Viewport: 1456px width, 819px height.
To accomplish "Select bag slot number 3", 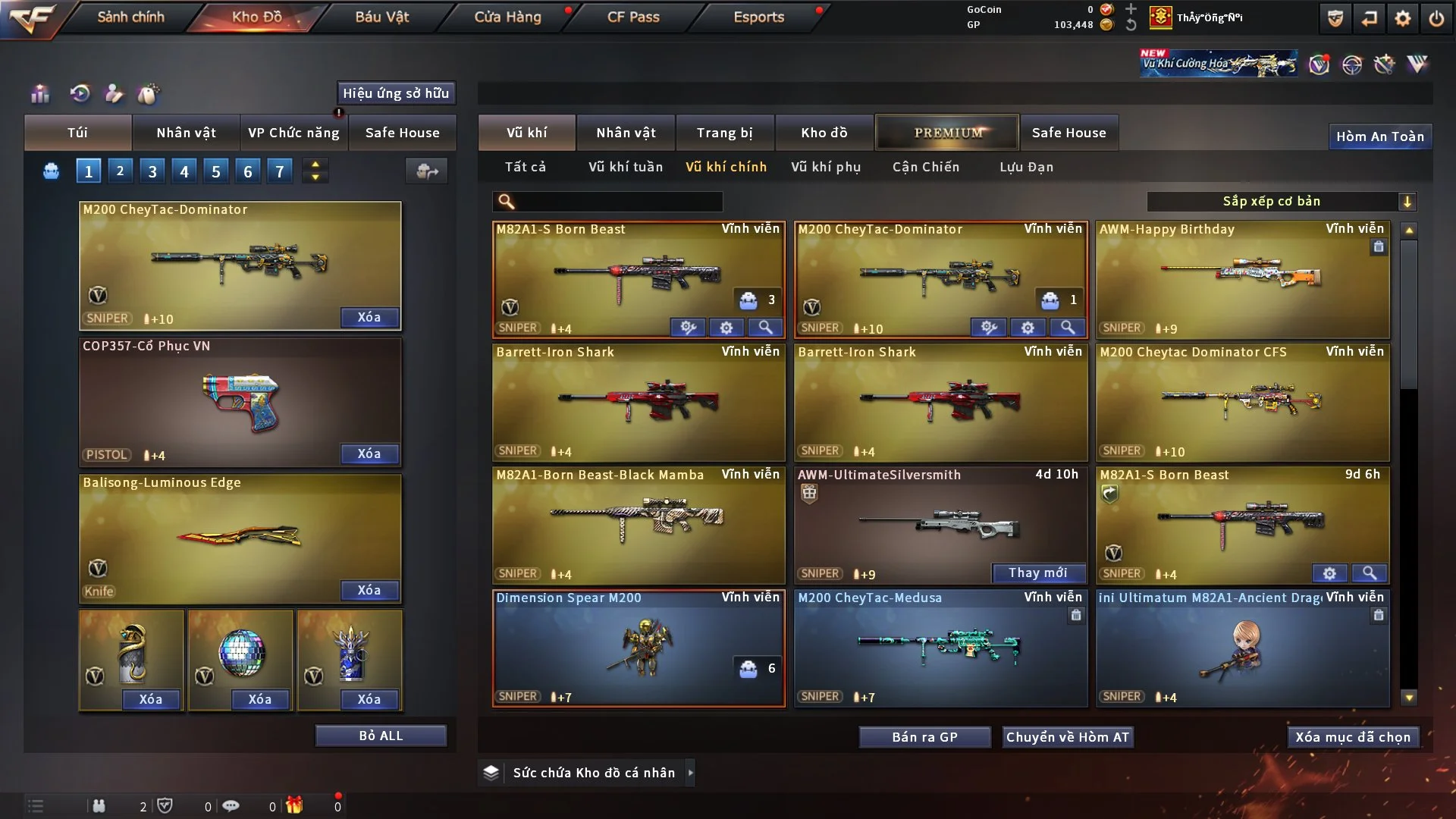I will click(x=152, y=171).
